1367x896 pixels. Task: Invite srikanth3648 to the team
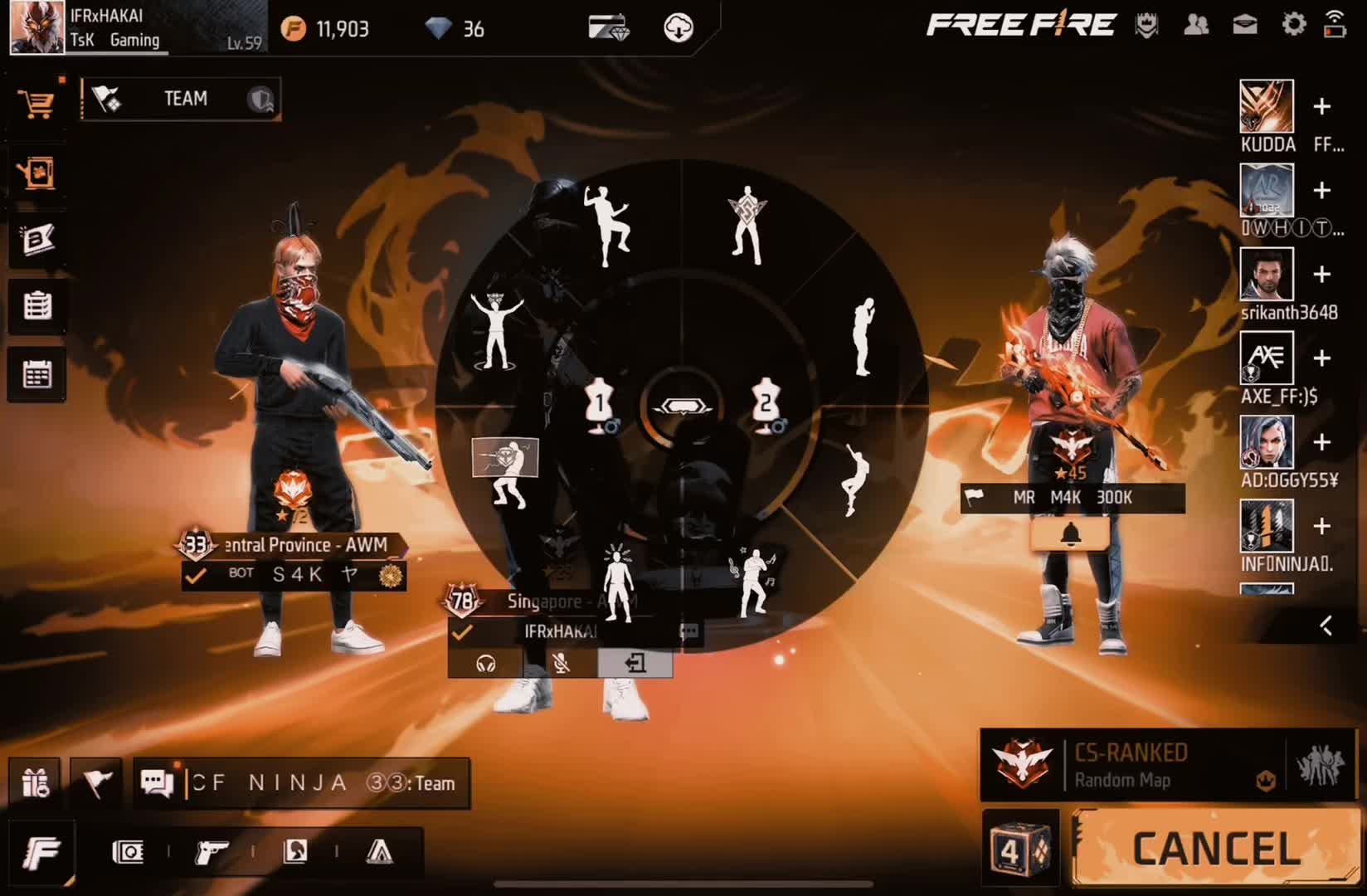tap(1322, 275)
